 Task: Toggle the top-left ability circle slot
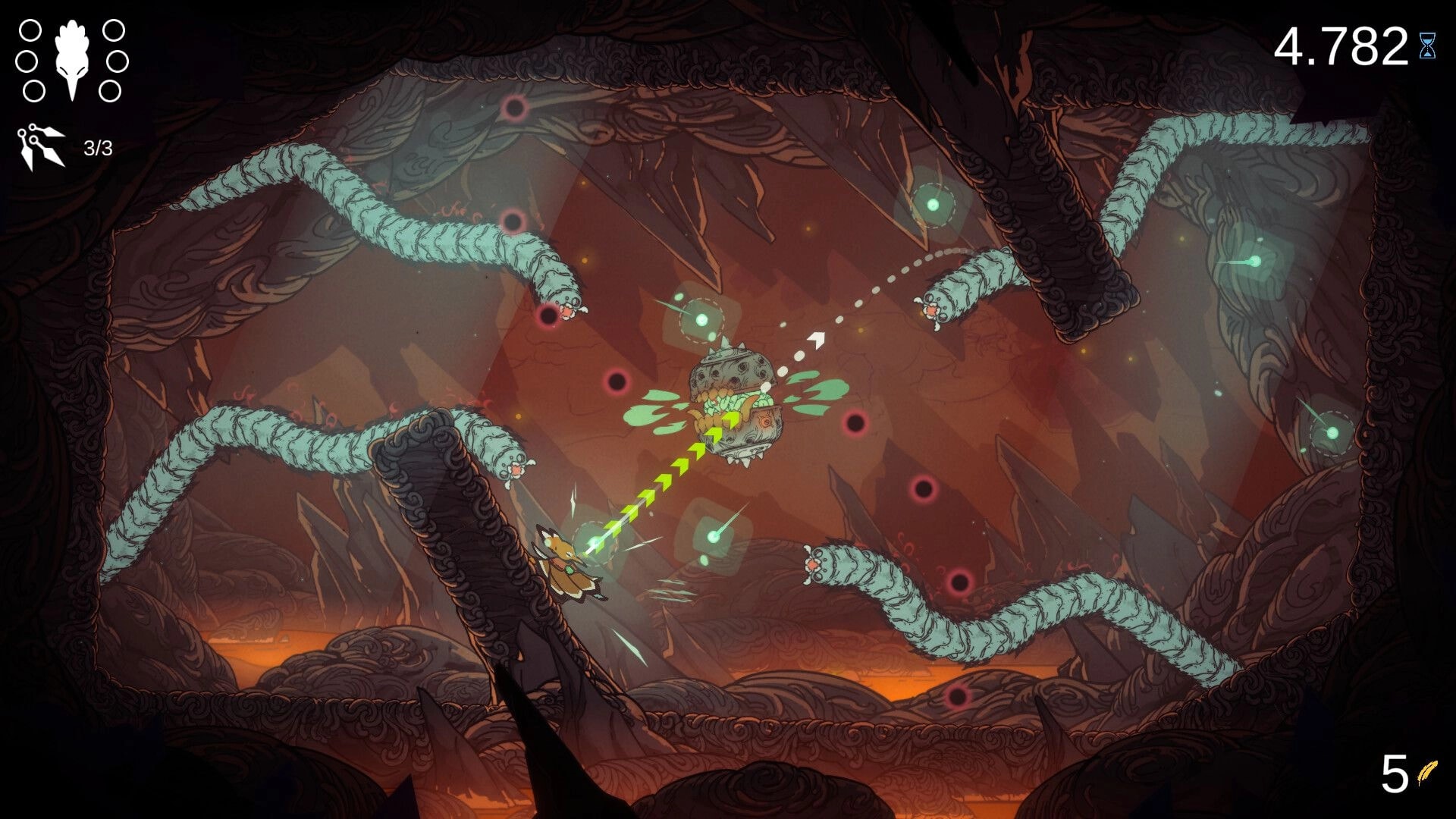point(30,32)
